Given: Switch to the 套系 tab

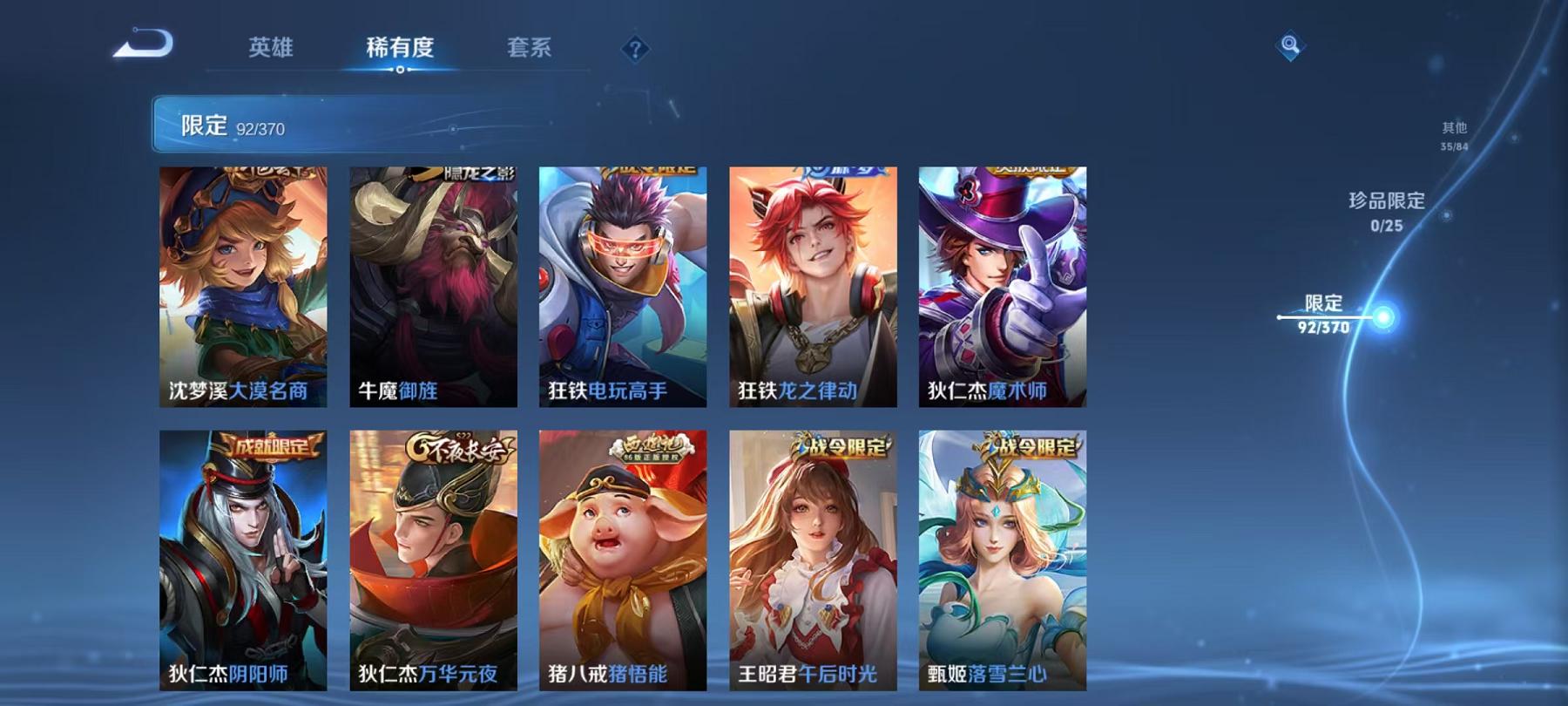Looking at the screenshot, I should 532,50.
